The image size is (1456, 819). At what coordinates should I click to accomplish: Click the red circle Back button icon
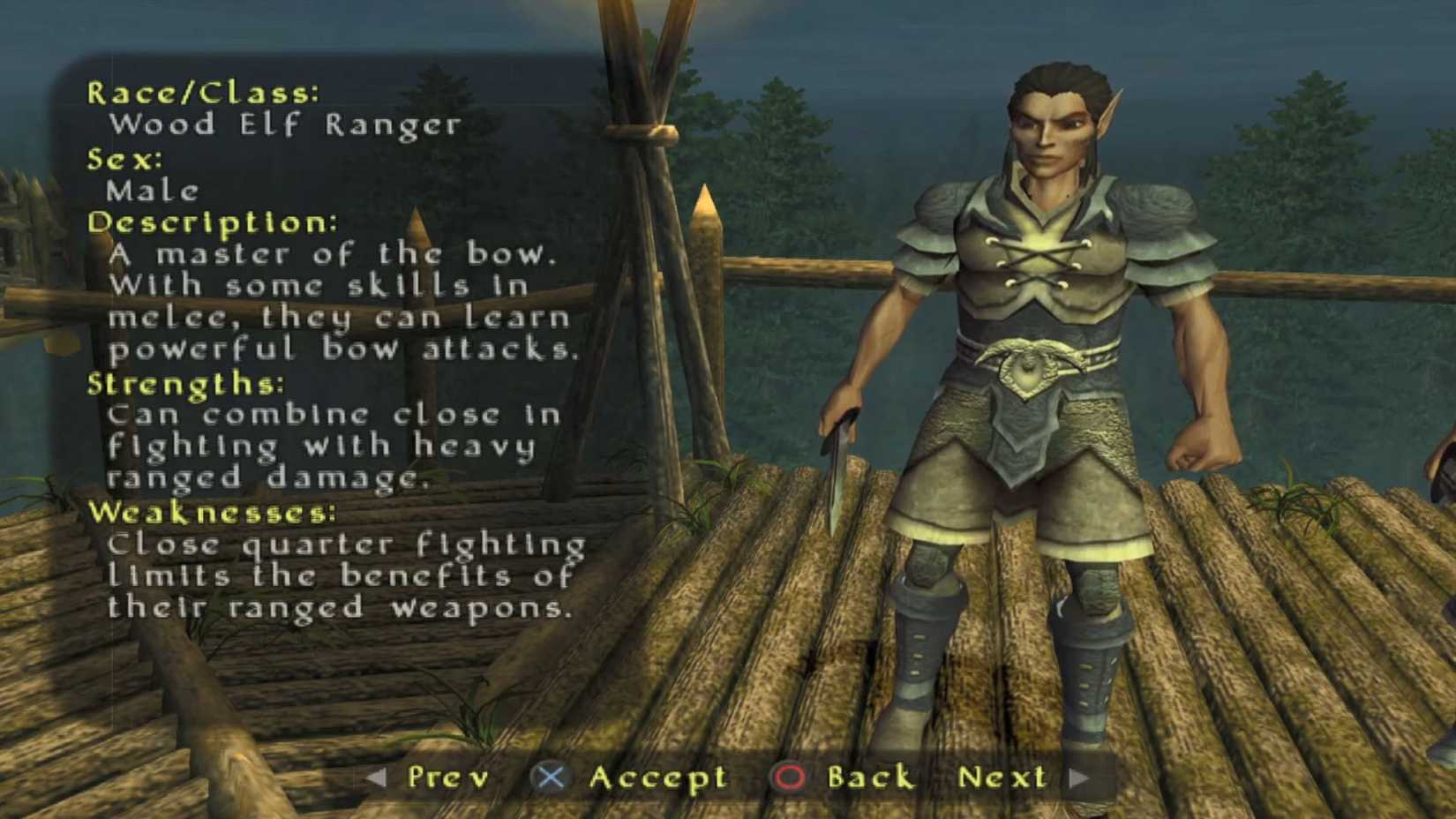click(788, 778)
